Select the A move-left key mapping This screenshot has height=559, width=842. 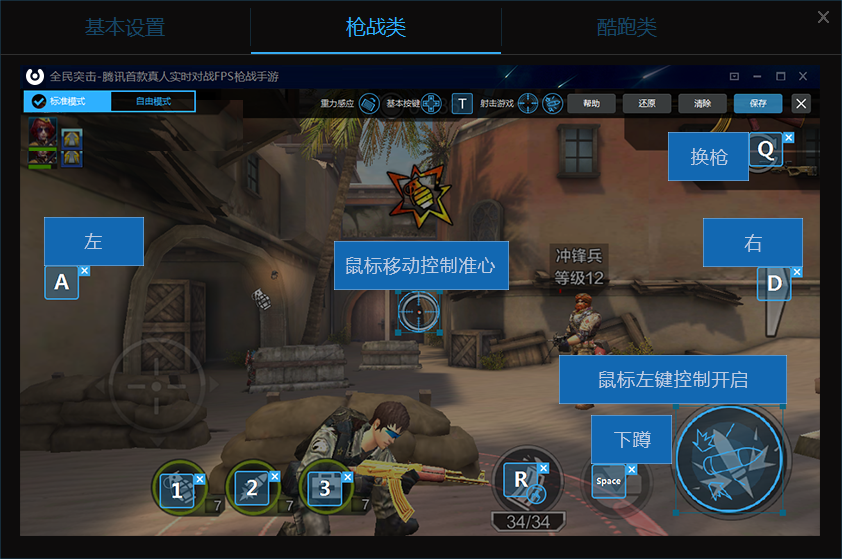coord(61,283)
